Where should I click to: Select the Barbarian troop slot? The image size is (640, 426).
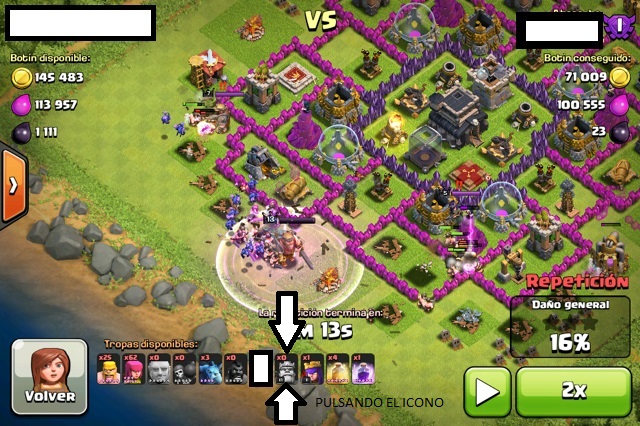[x=108, y=369]
